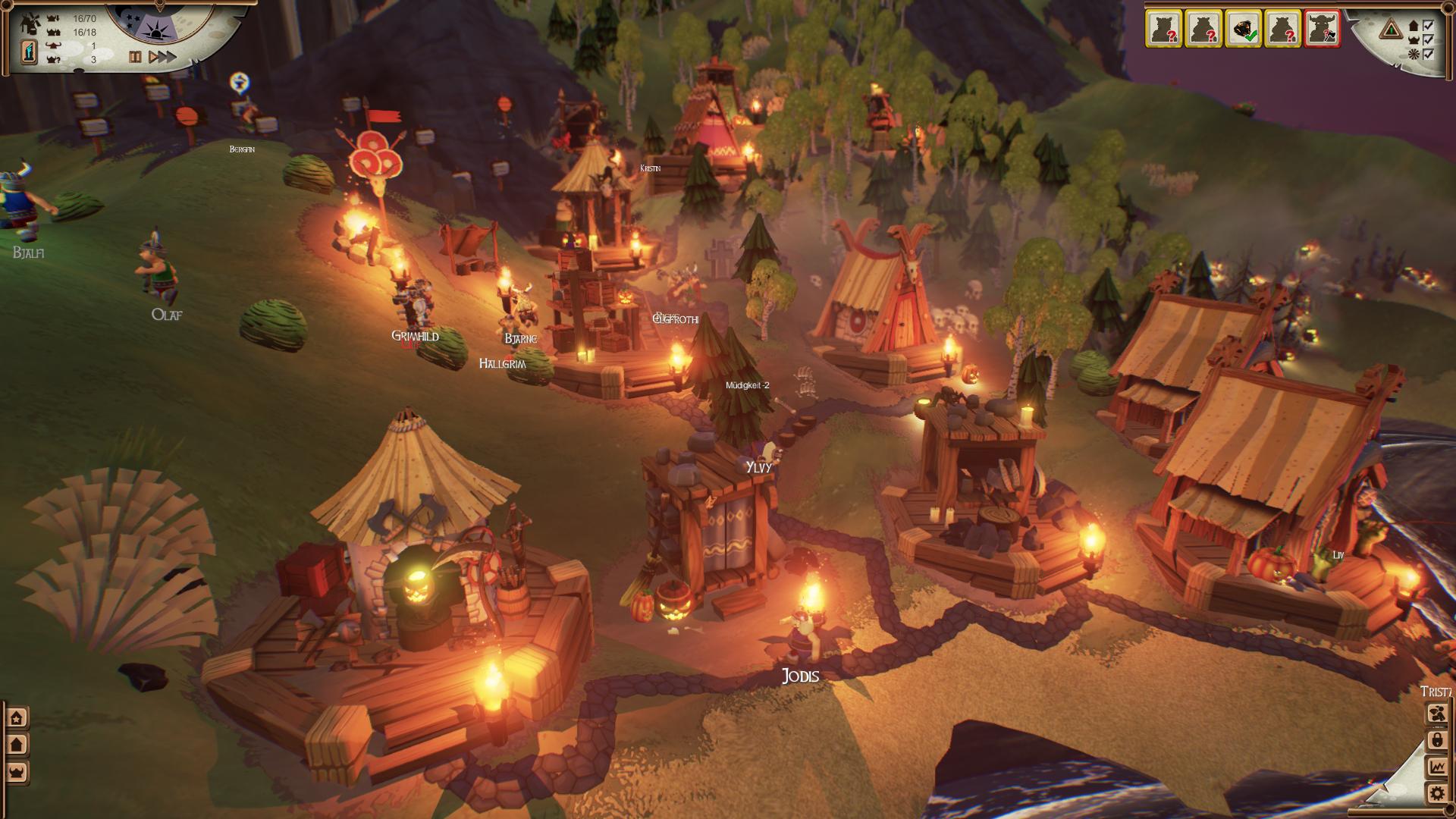Pause the game speed
The image size is (1456, 819).
[x=135, y=57]
